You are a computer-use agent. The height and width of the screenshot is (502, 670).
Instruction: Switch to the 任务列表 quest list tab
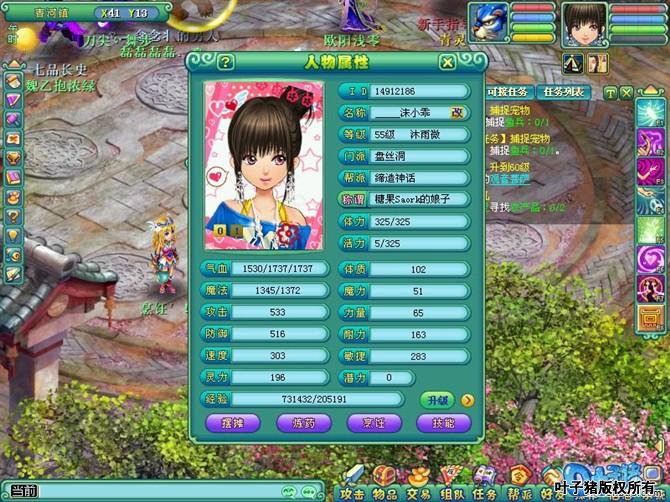pos(563,92)
